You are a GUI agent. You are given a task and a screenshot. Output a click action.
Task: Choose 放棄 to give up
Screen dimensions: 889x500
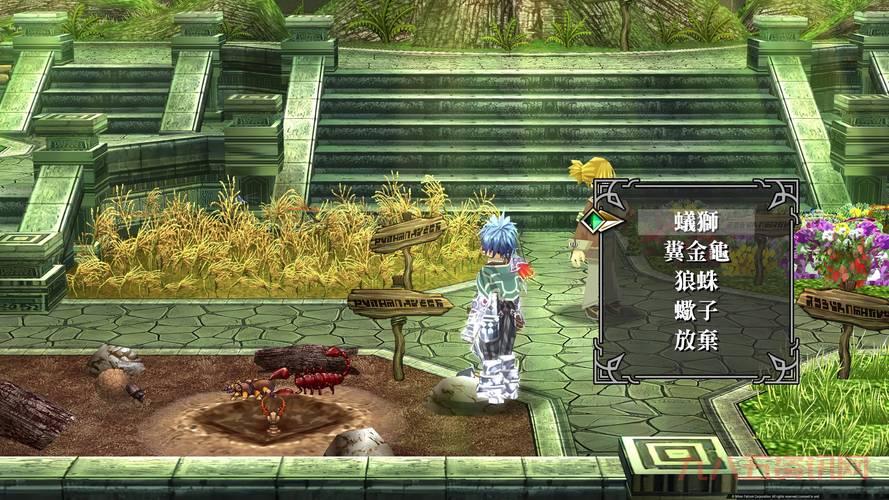696,341
